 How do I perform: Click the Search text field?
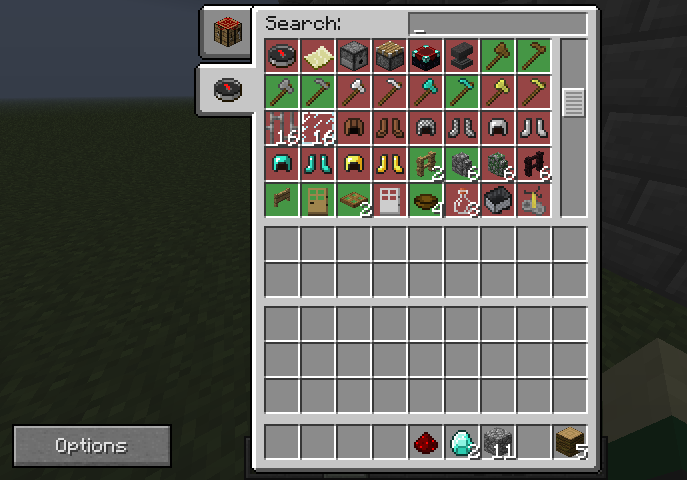[497, 24]
